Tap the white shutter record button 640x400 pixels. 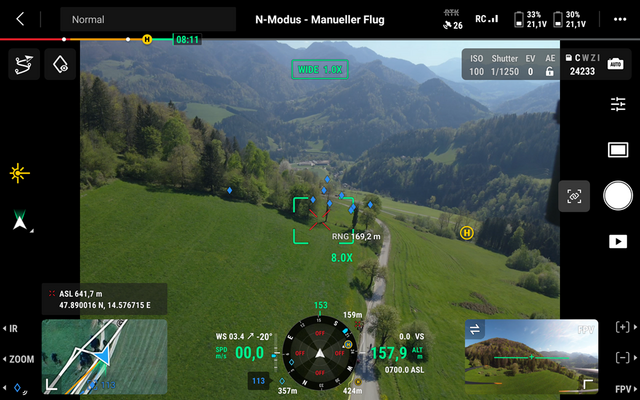tap(618, 196)
